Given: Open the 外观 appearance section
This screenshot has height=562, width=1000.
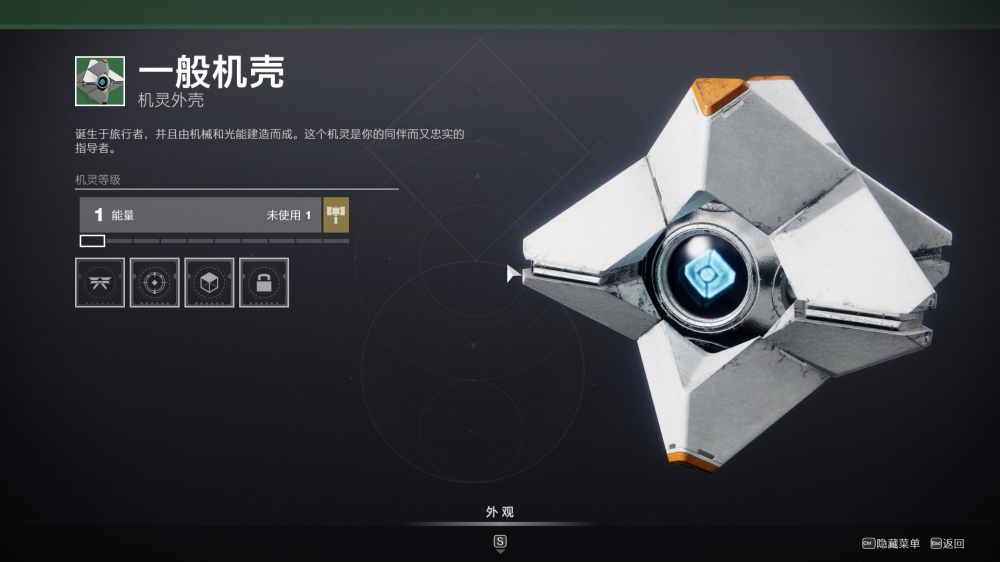Looking at the screenshot, I should tap(500, 513).
